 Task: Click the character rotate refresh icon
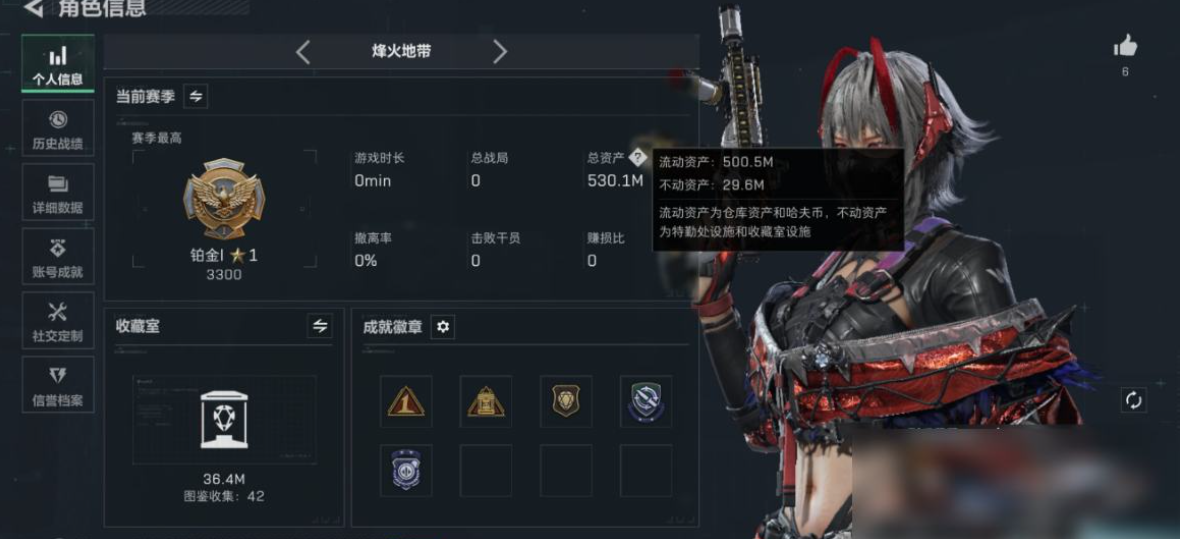[x=1133, y=400]
